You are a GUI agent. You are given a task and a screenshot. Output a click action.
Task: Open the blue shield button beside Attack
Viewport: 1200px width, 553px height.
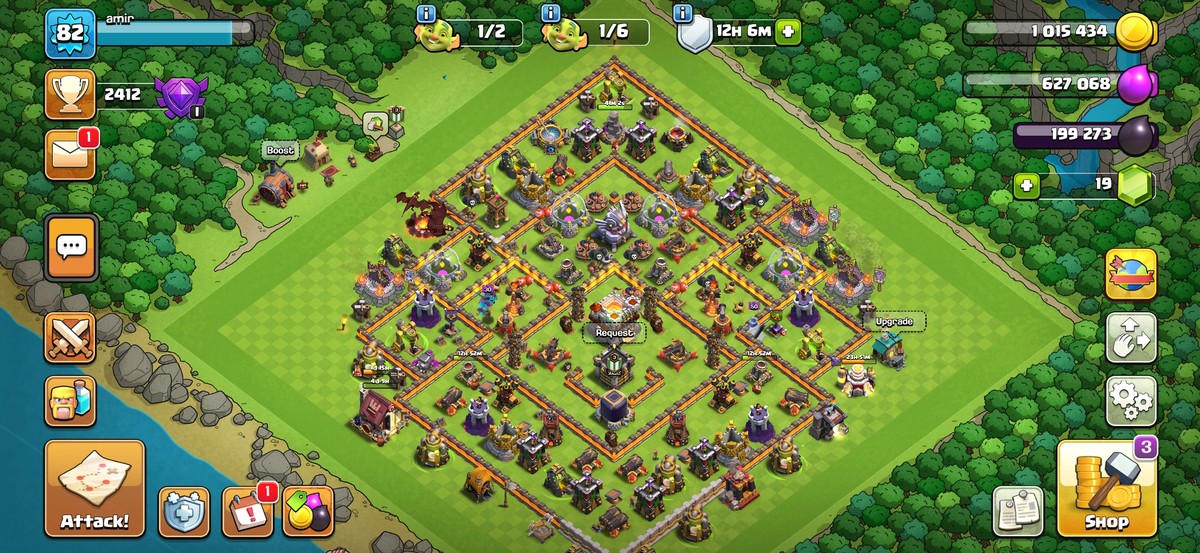tap(184, 512)
